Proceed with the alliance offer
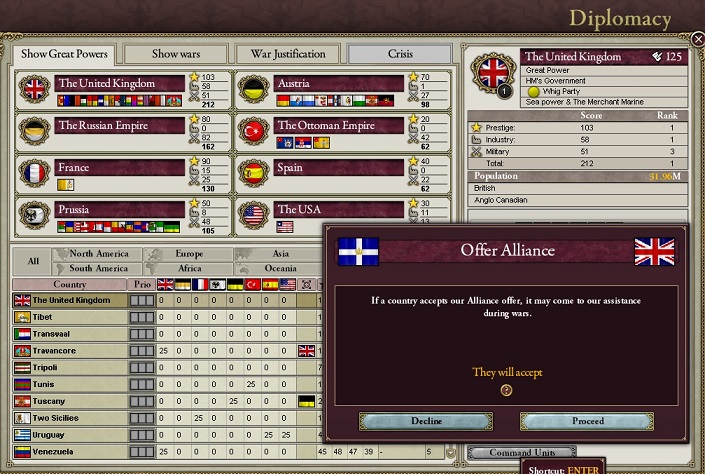705x474 pixels. click(587, 421)
